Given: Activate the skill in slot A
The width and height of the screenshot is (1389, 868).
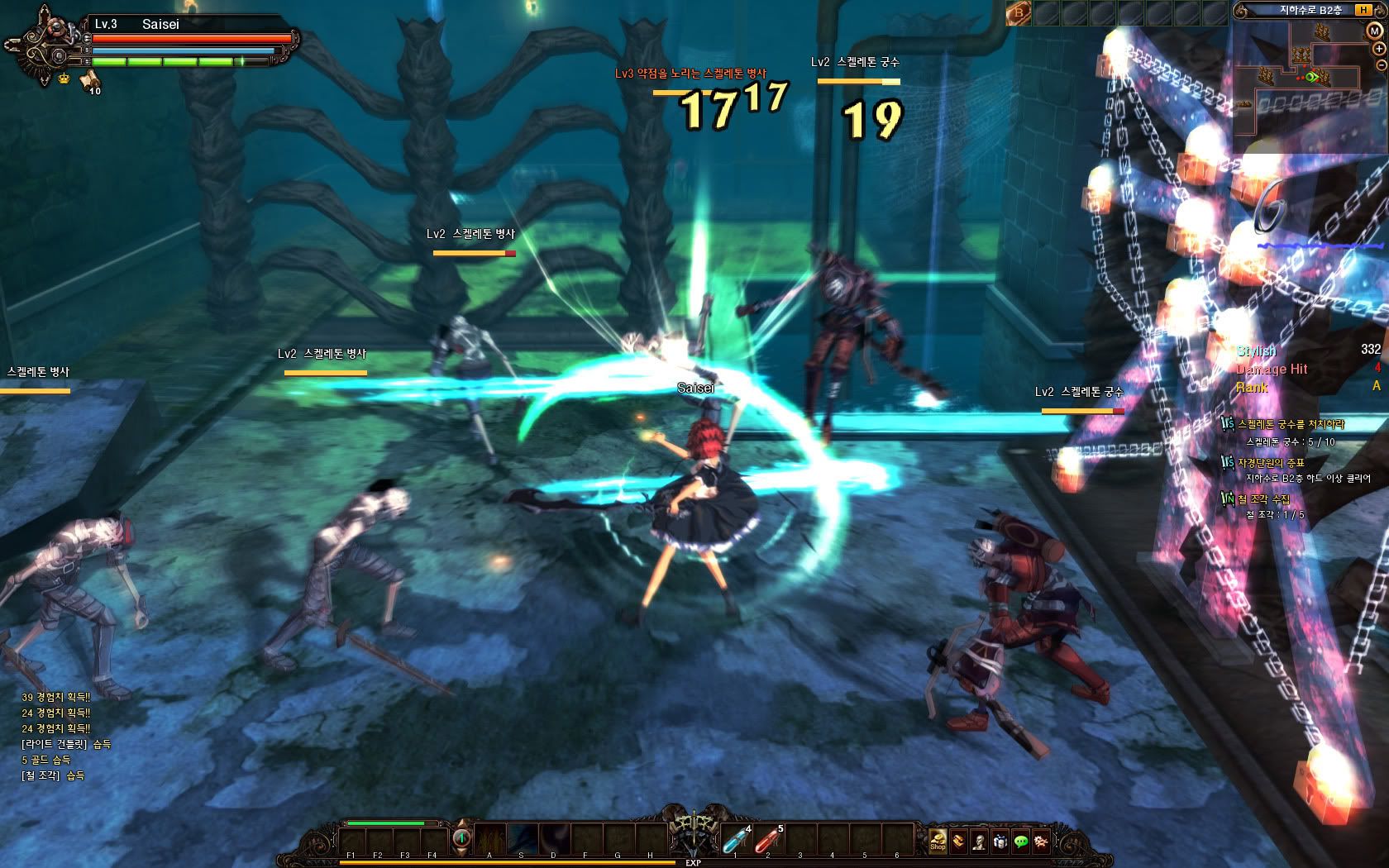Looking at the screenshot, I should pos(489,838).
